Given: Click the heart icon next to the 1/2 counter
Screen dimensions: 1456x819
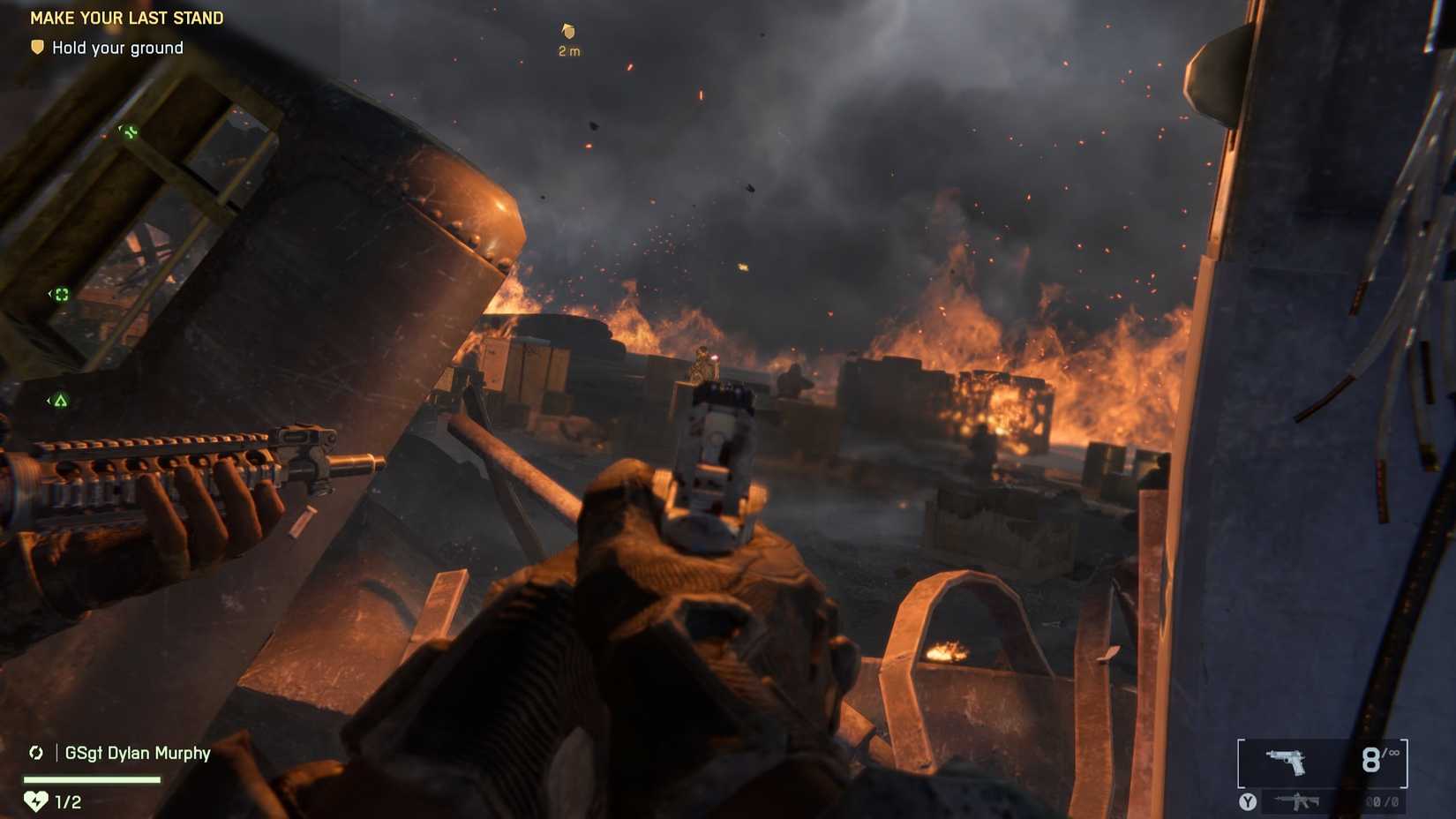Looking at the screenshot, I should pyautogui.click(x=35, y=800).
